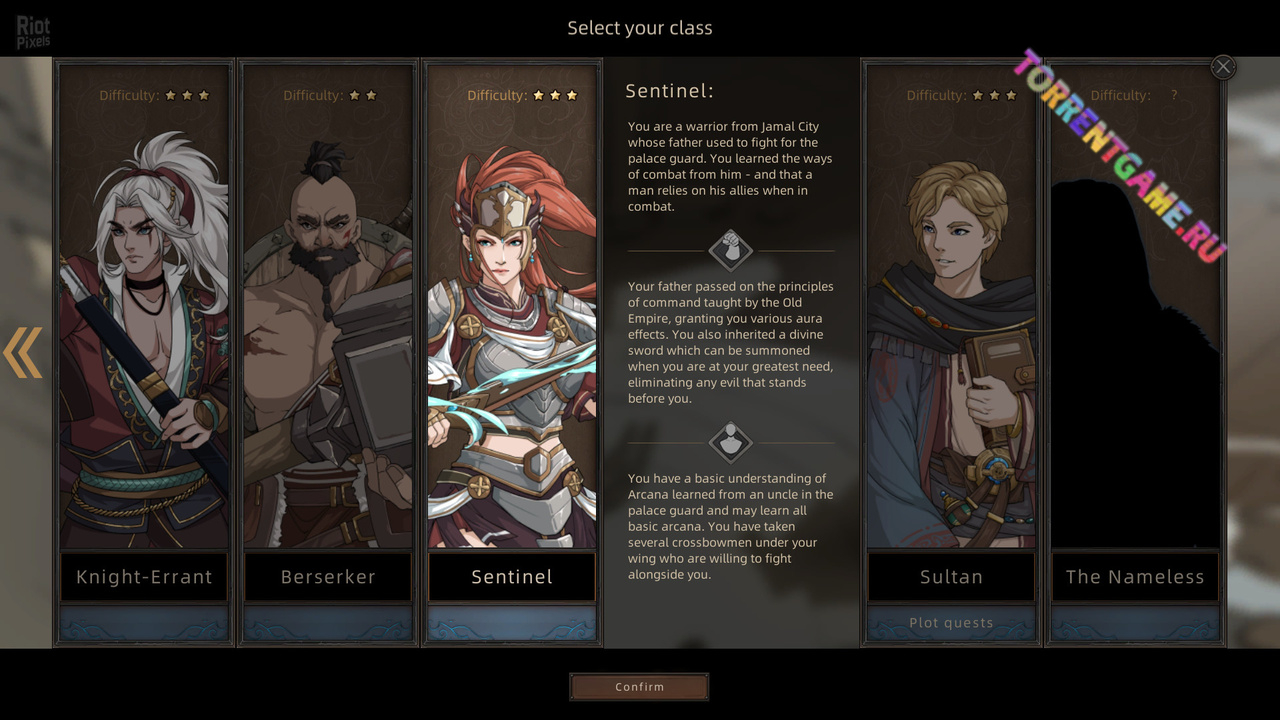The height and width of the screenshot is (720, 1280).
Task: Open Sultan's Plot quests
Action: (951, 623)
